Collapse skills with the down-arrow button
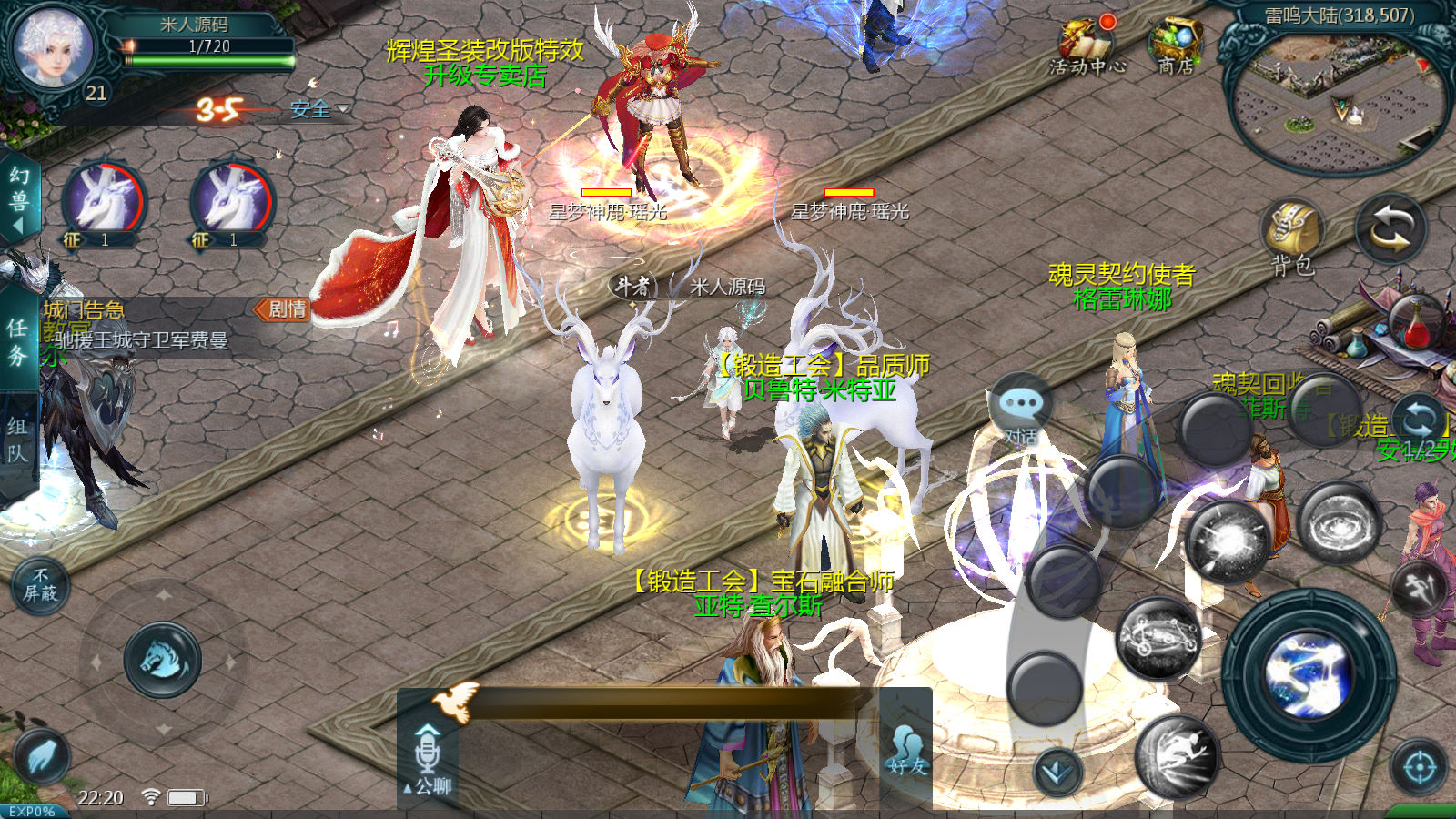1456x819 pixels. [x=1057, y=772]
